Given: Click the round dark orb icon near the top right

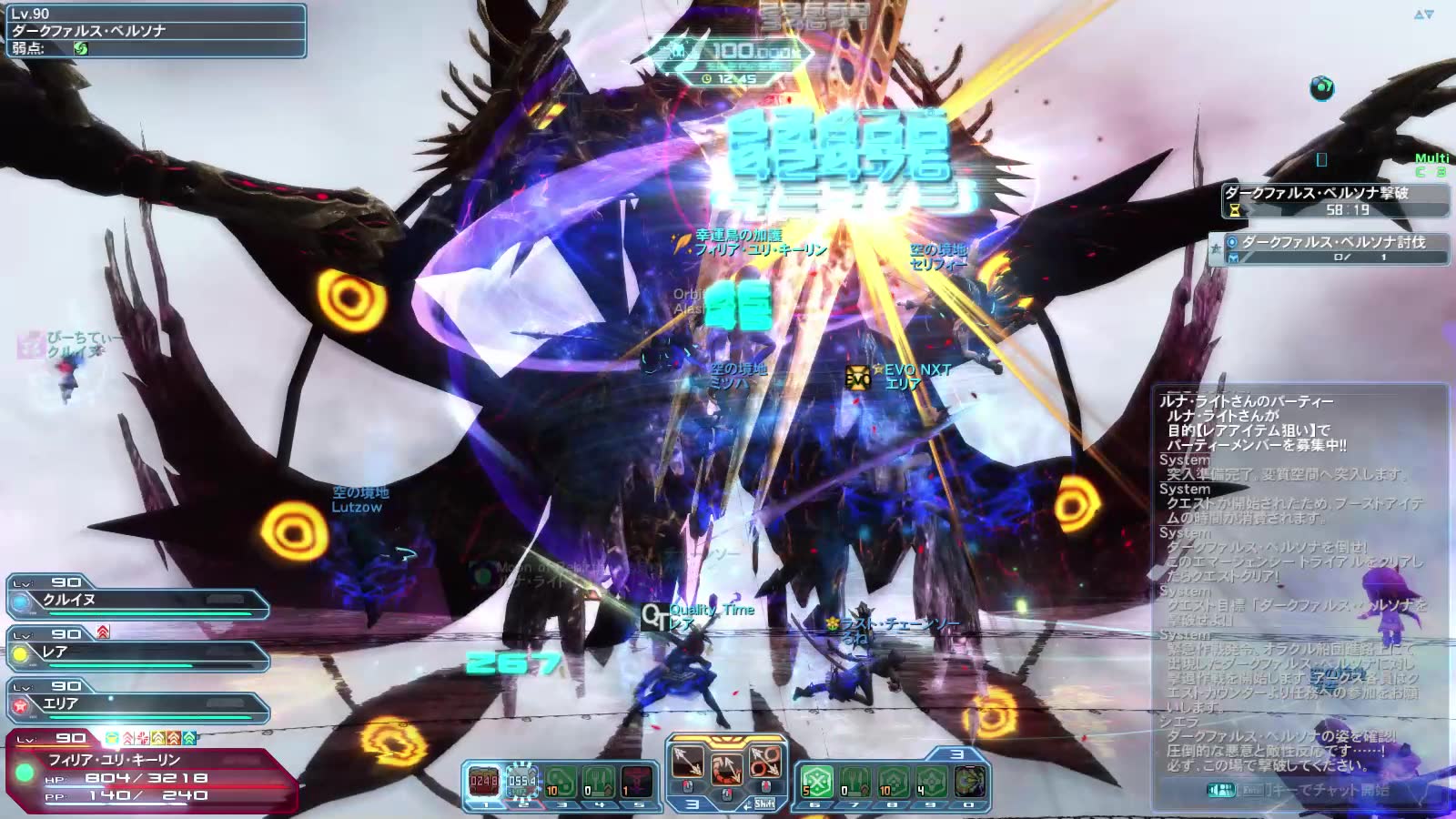Looking at the screenshot, I should click(x=1321, y=88).
